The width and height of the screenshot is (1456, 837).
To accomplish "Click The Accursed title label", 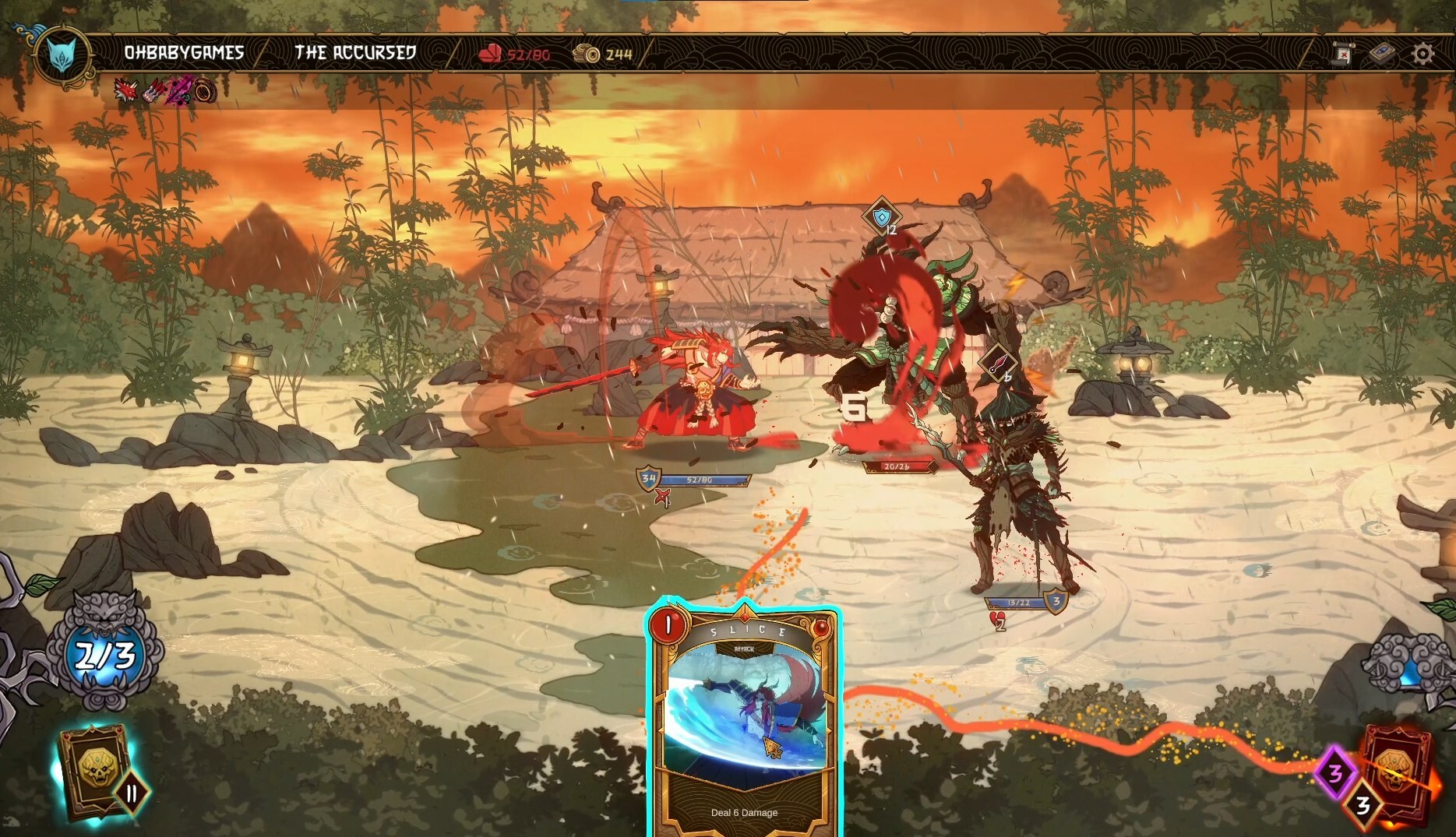I will click(x=355, y=53).
